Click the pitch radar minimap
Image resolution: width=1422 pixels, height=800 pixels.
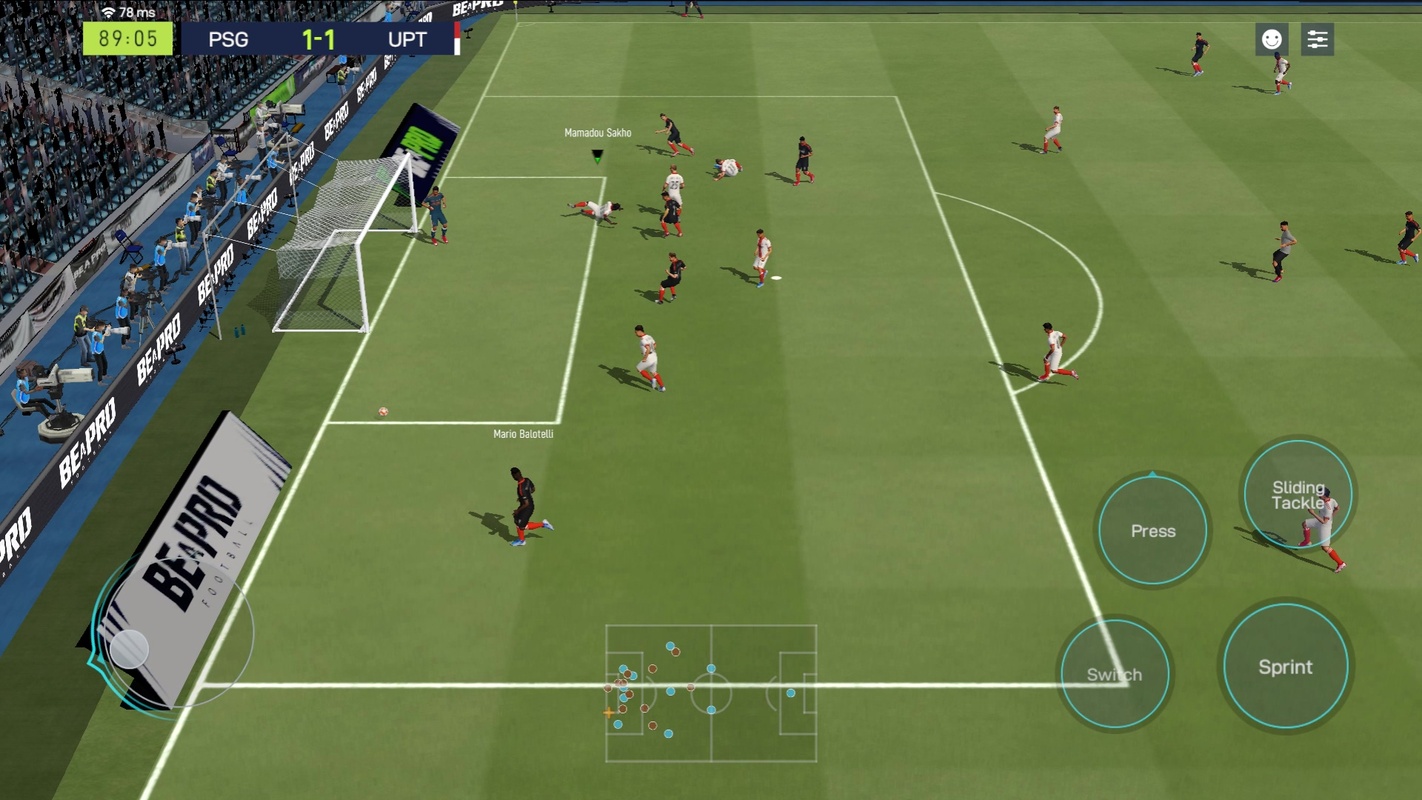711,693
